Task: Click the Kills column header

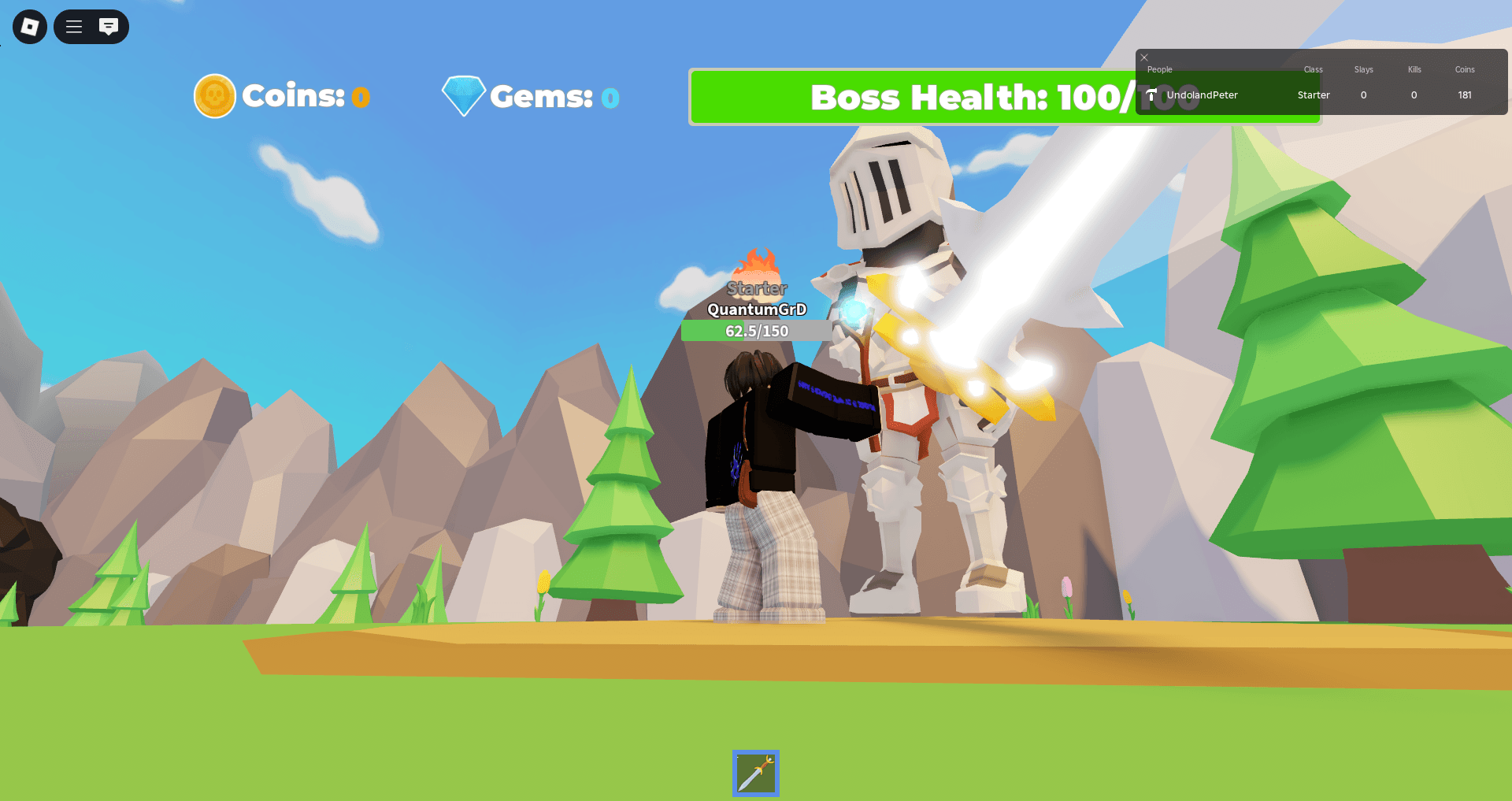Action: [x=1414, y=69]
